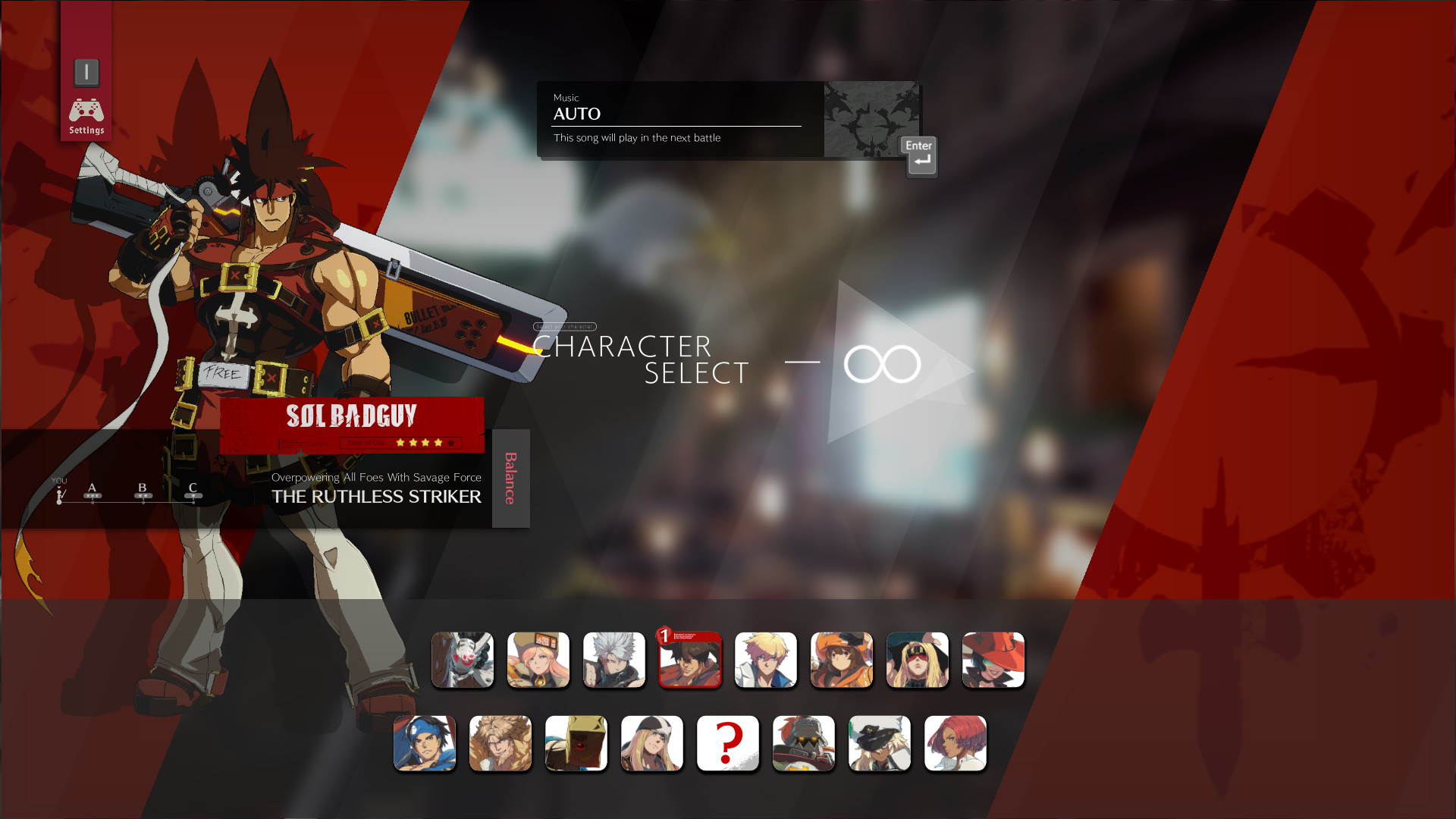Open the gamepad Settings panel
Image resolution: width=1456 pixels, height=819 pixels.
tap(86, 112)
